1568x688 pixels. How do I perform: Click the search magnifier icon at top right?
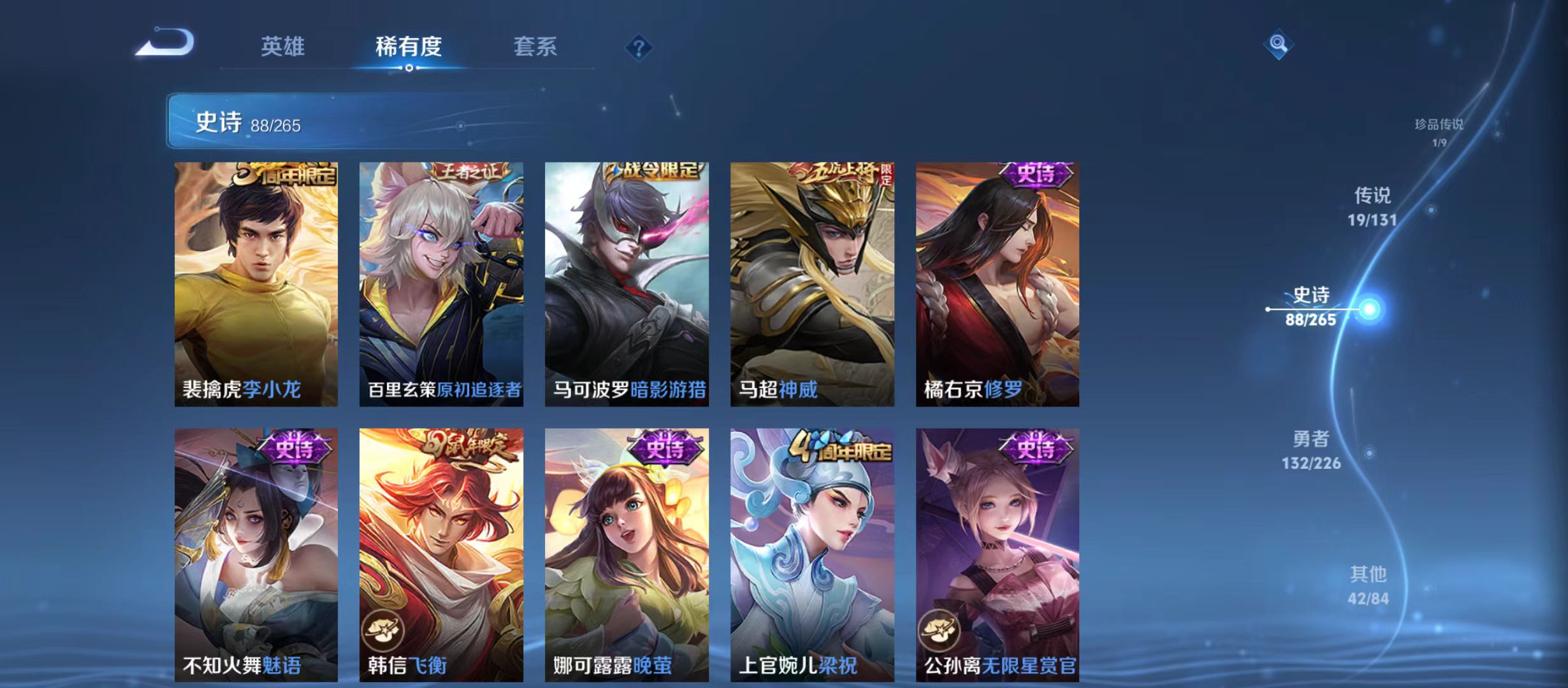(x=1279, y=45)
